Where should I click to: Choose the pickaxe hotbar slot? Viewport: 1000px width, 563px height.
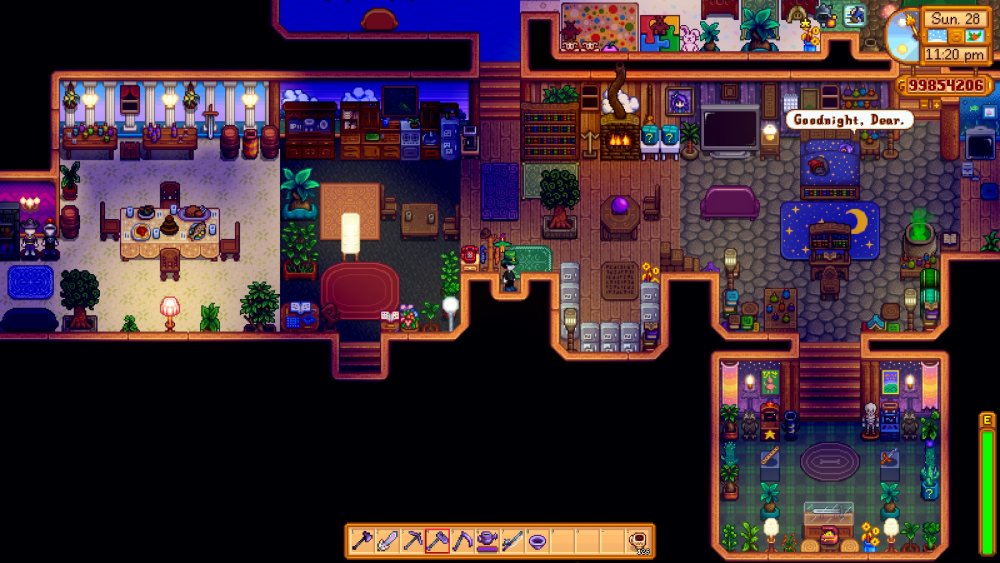pos(412,541)
